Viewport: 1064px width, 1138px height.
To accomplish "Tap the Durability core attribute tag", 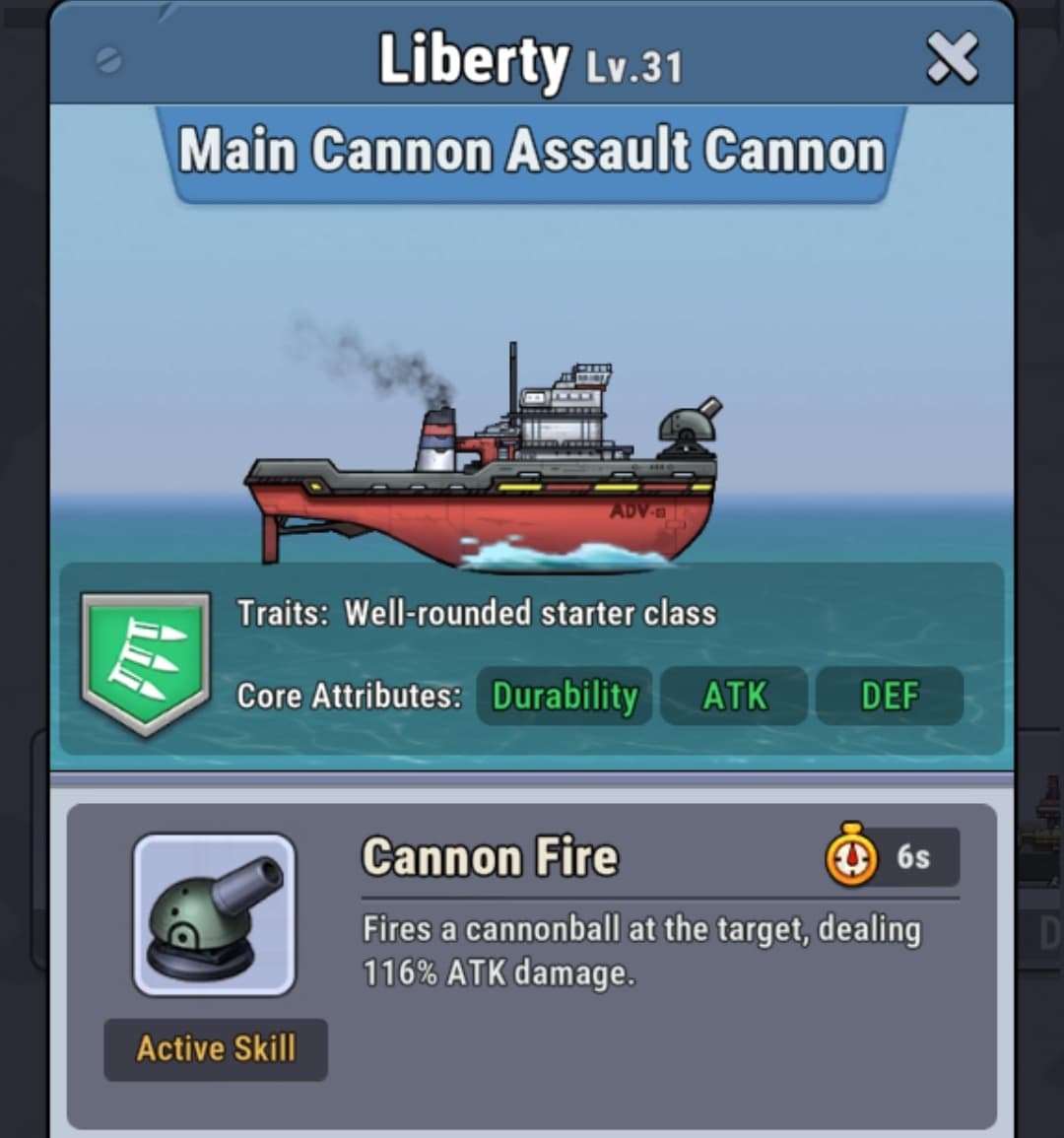I will (x=565, y=696).
